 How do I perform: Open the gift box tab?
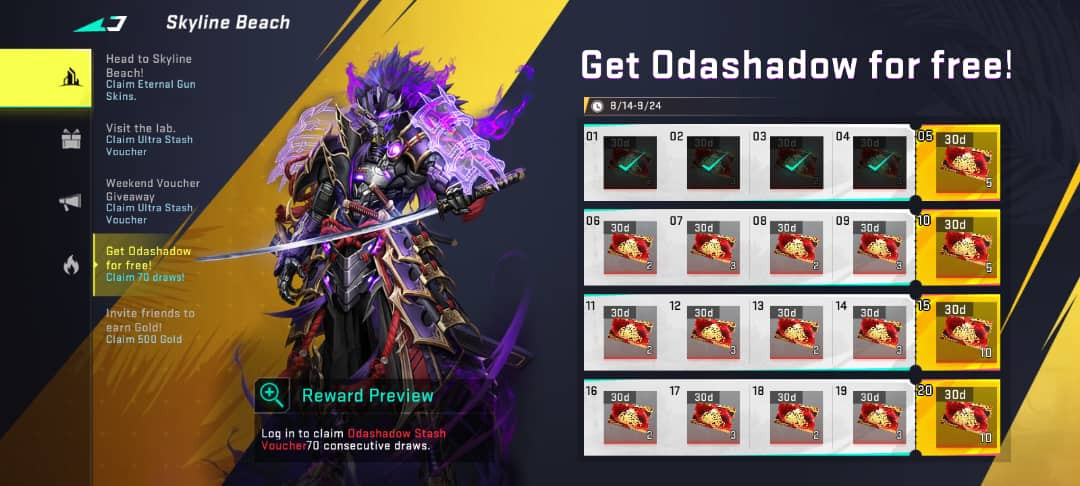click(x=70, y=139)
